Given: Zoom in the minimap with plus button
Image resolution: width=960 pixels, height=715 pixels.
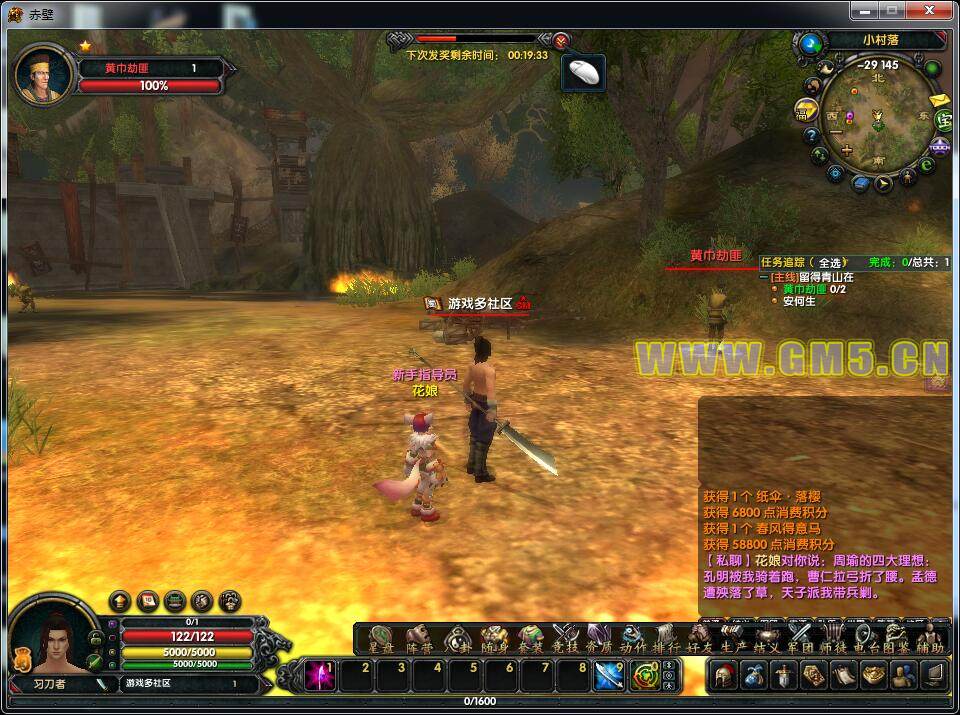Looking at the screenshot, I should point(848,150).
